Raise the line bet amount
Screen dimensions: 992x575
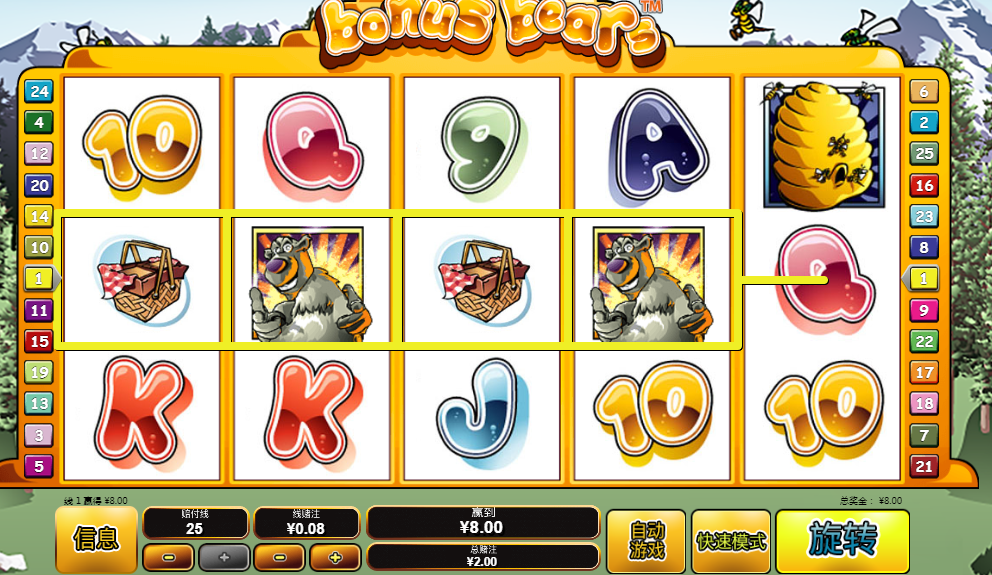334,556
